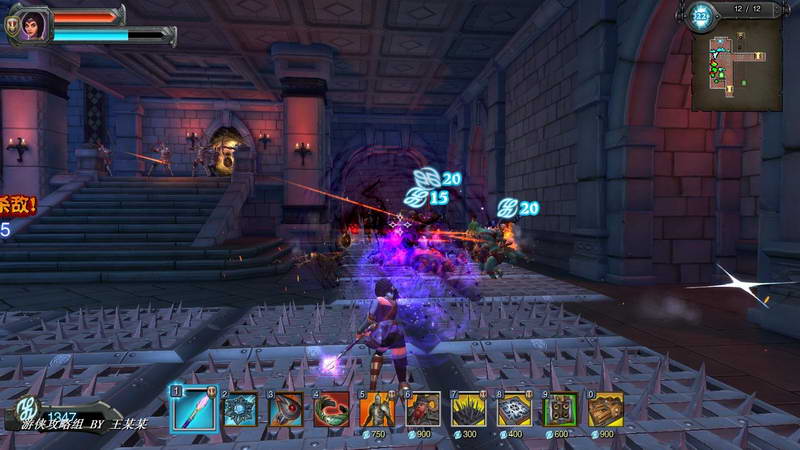The height and width of the screenshot is (450, 800).
Task: Select the red mechanical trinket slot
Action: pyautogui.click(x=285, y=409)
